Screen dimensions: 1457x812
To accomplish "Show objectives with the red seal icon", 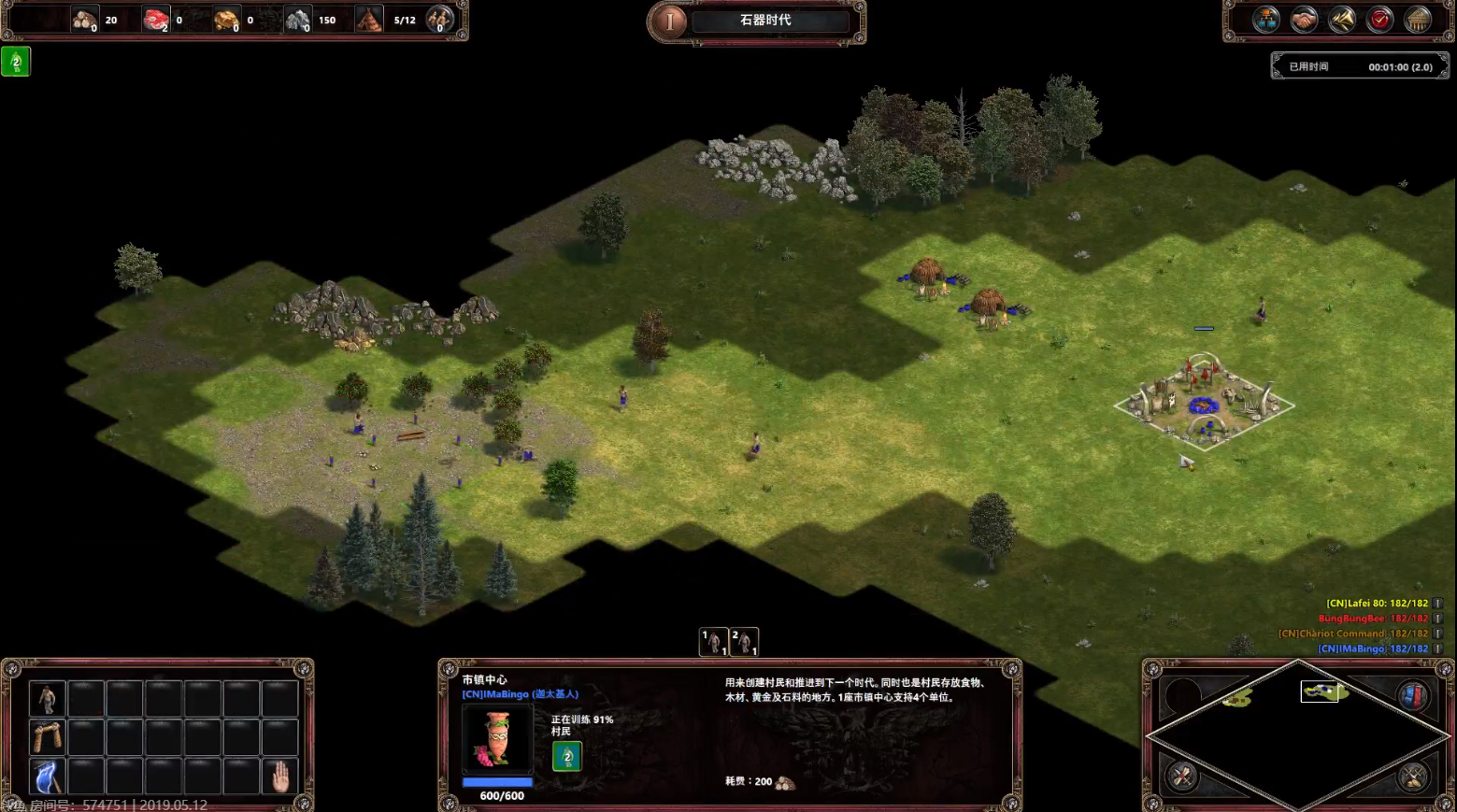I will 1380,20.
